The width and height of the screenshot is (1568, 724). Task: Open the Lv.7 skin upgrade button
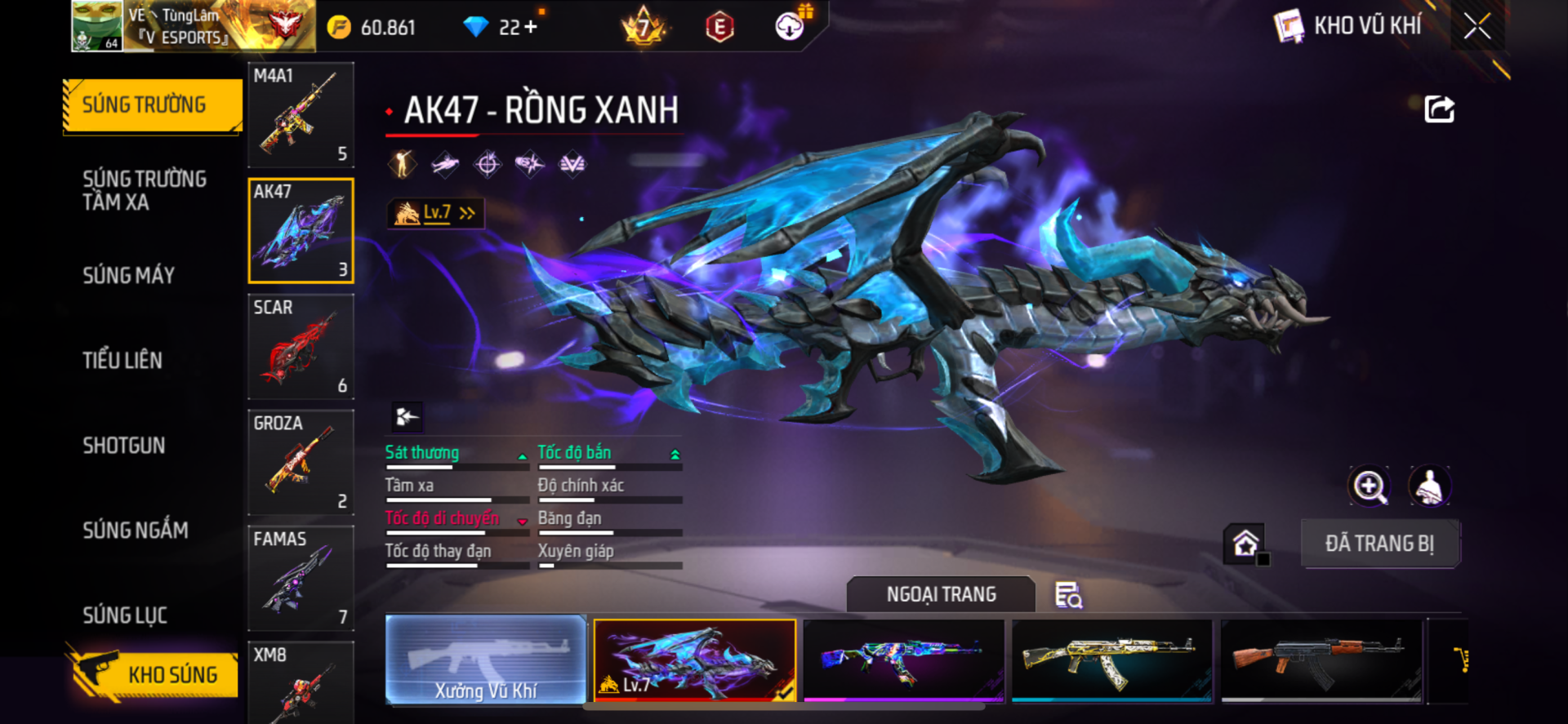[435, 213]
